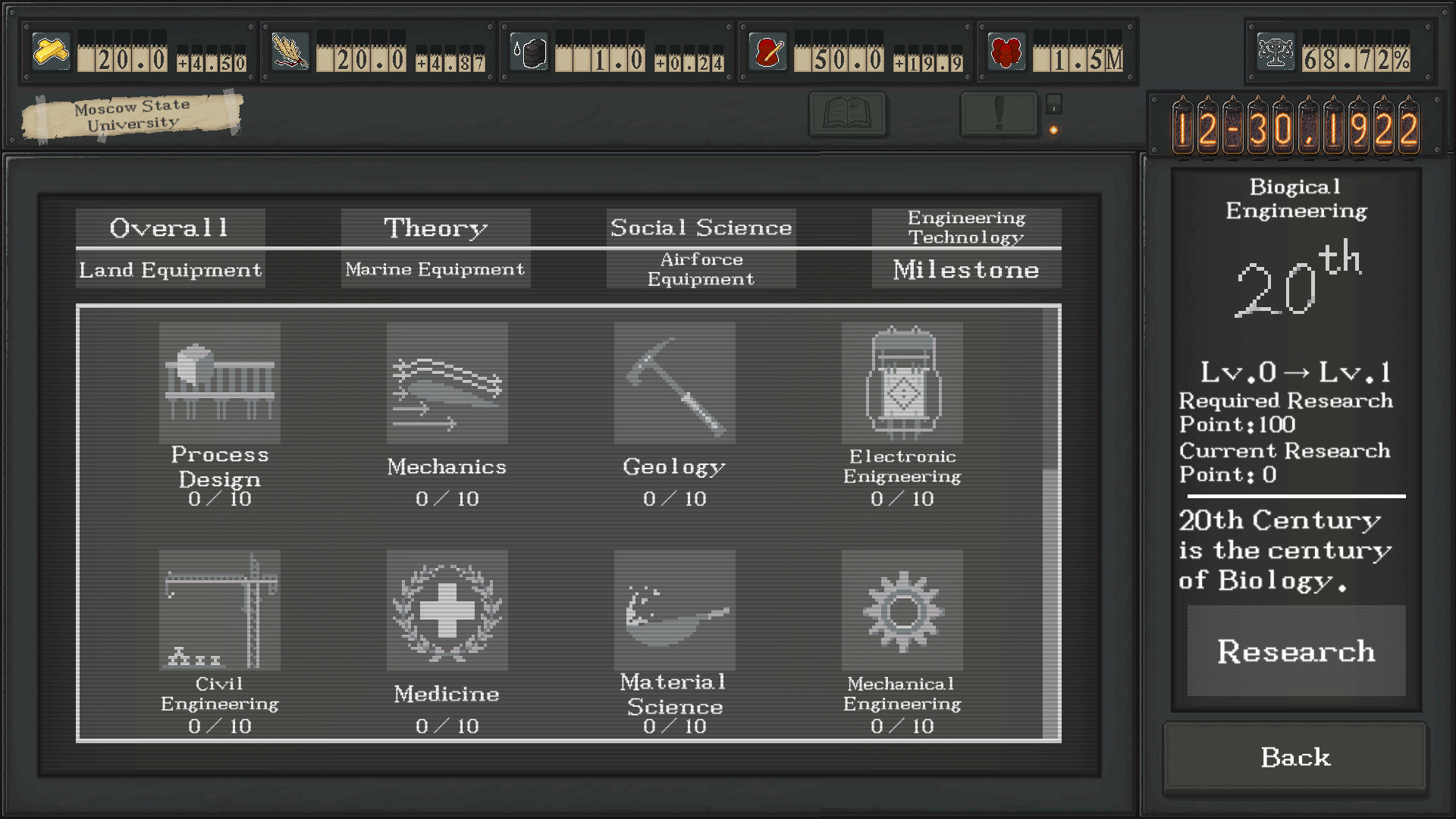The height and width of the screenshot is (819, 1456).
Task: Click the gold resource icon
Action: (x=50, y=52)
